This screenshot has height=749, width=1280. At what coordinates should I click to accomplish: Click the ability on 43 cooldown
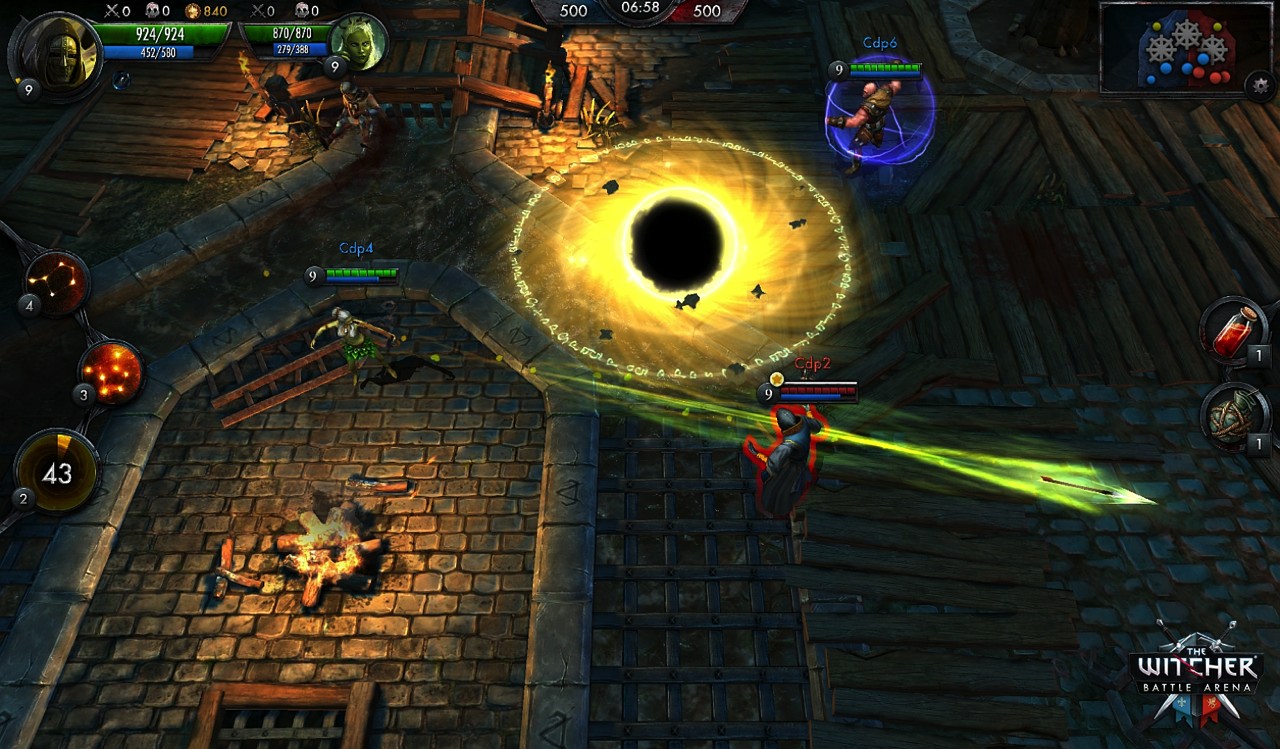(57, 472)
